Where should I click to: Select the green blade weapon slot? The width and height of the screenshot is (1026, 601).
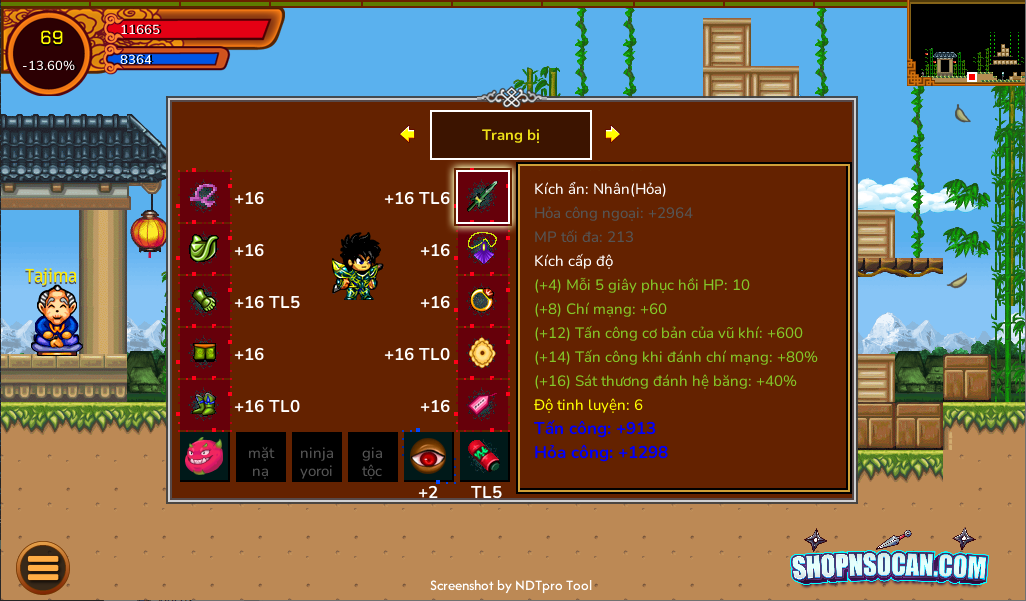tap(483, 197)
